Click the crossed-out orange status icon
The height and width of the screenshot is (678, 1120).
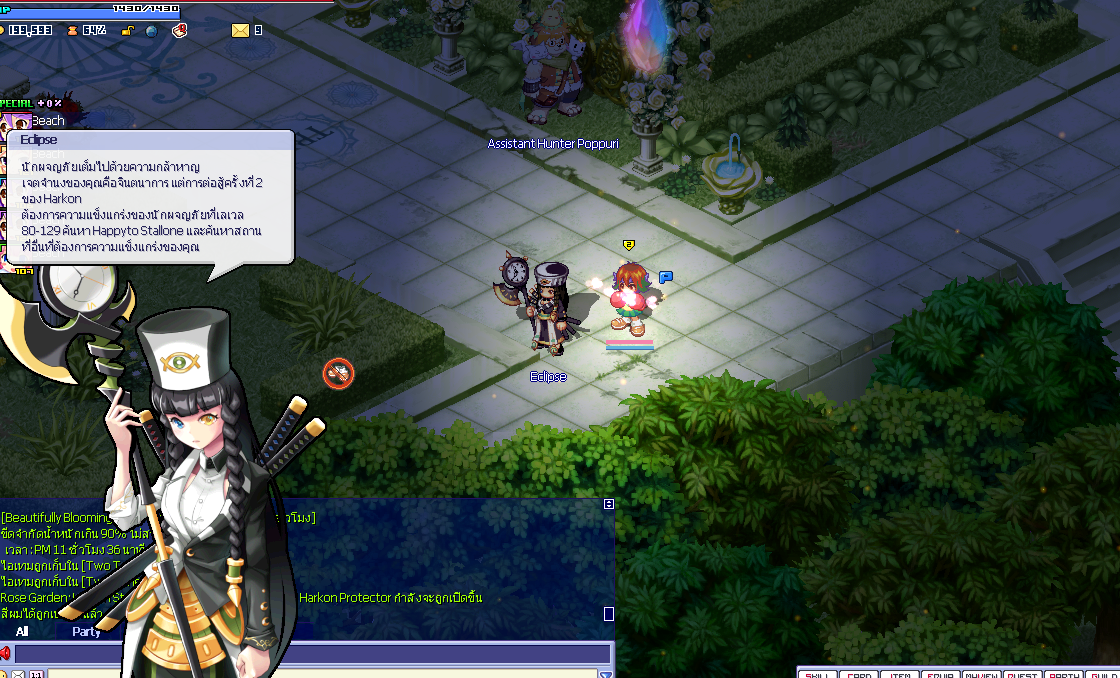pyautogui.click(x=339, y=374)
